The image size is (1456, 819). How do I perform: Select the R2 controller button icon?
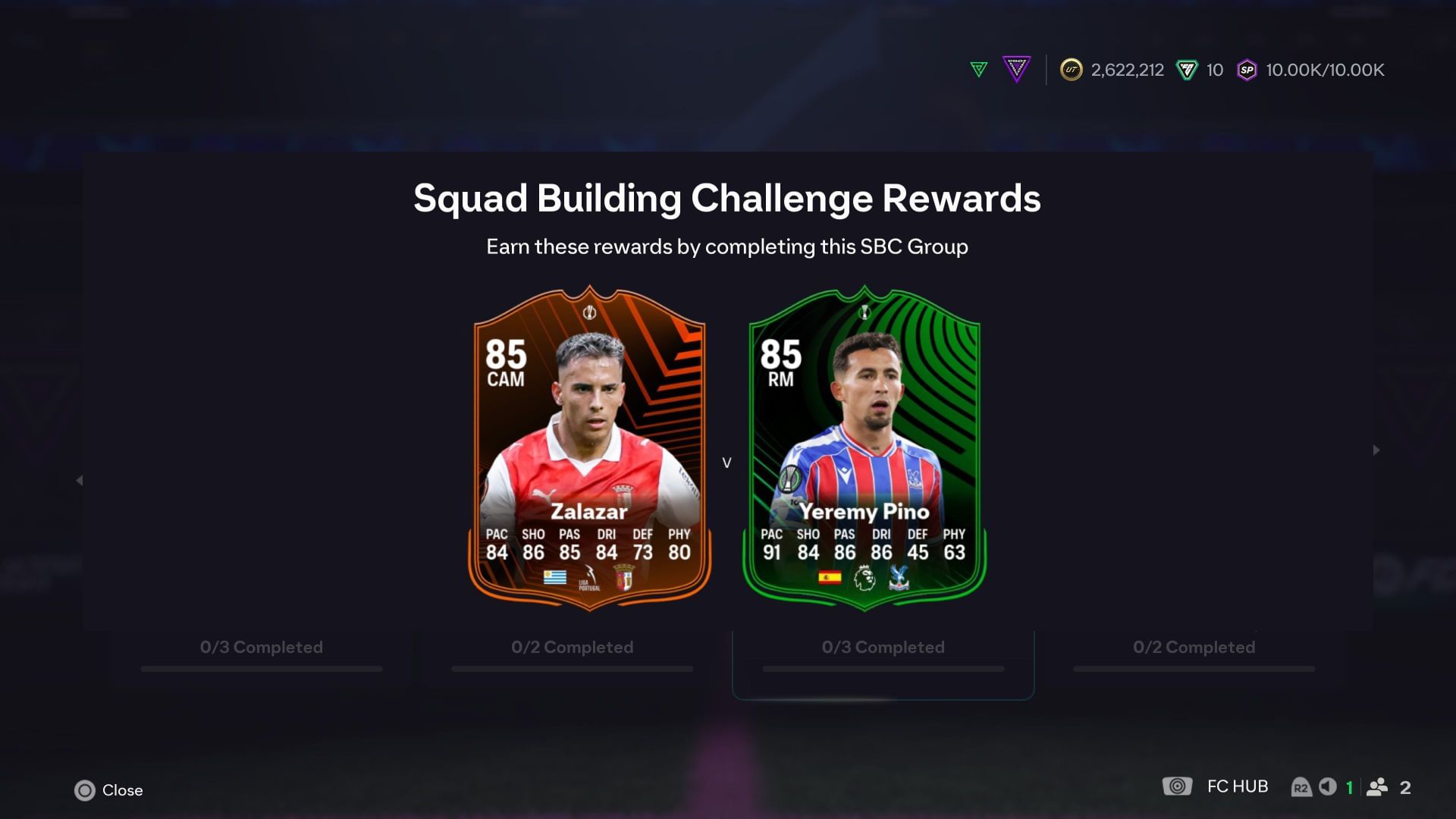(x=1302, y=786)
